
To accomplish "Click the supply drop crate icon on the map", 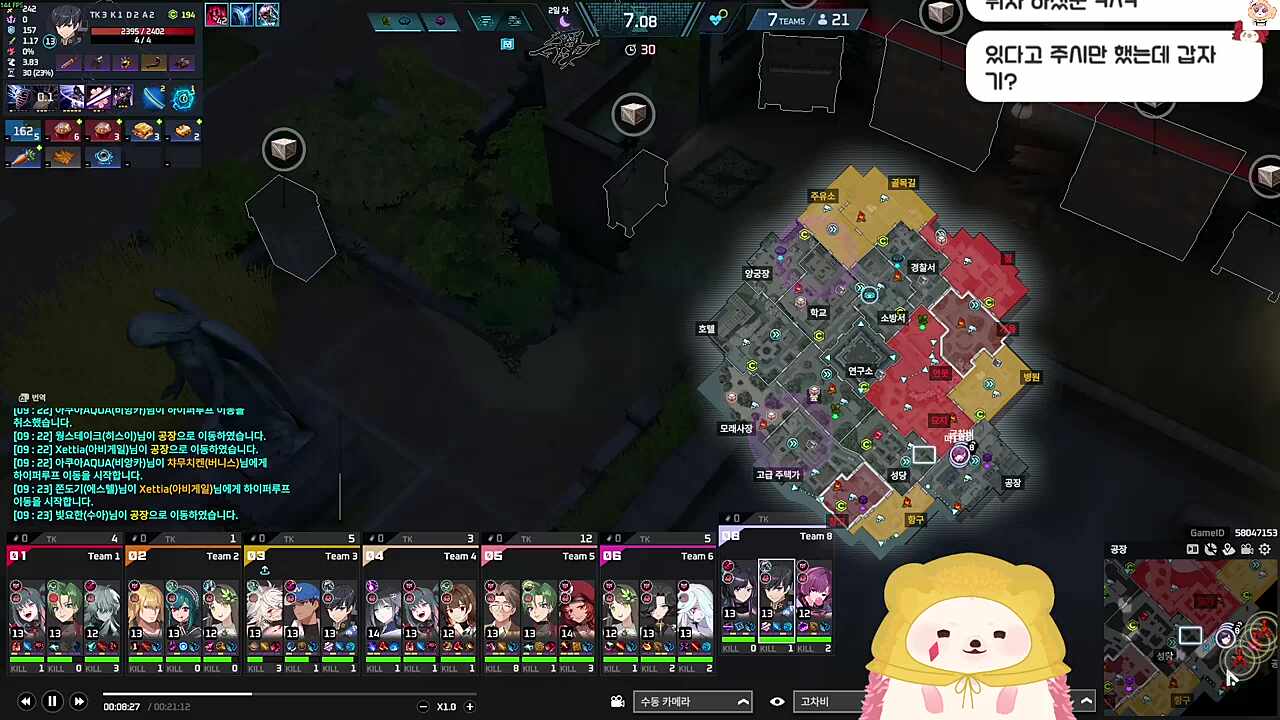I will [634, 114].
